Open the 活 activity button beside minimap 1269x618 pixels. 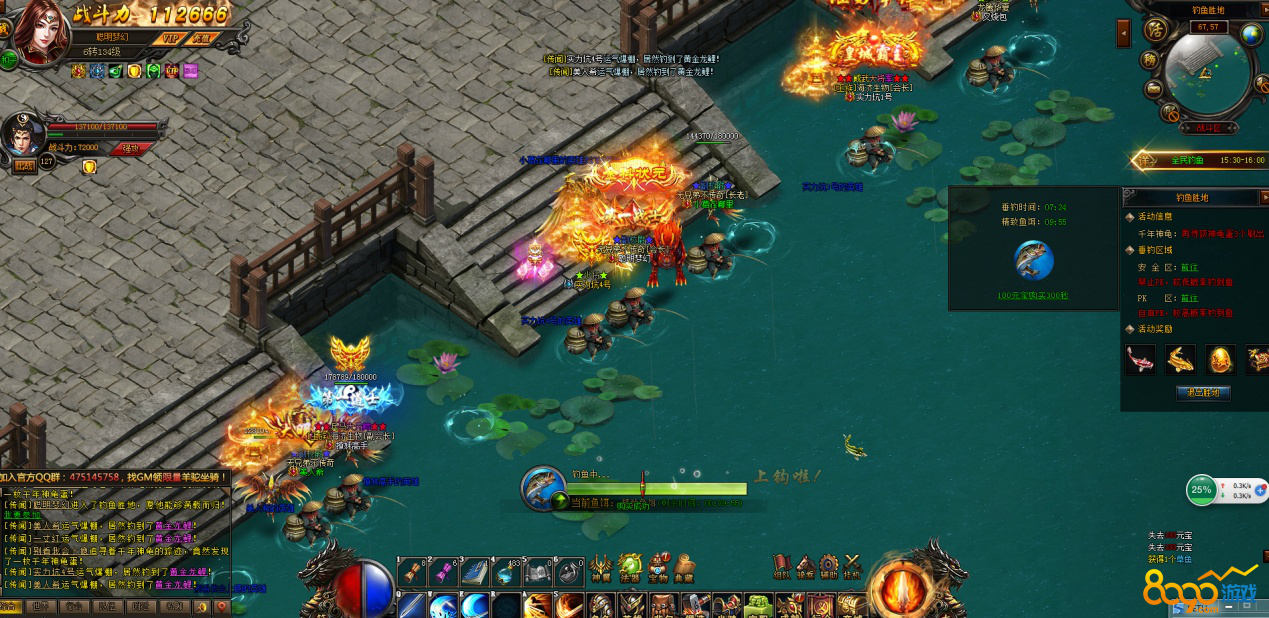coord(1154,30)
